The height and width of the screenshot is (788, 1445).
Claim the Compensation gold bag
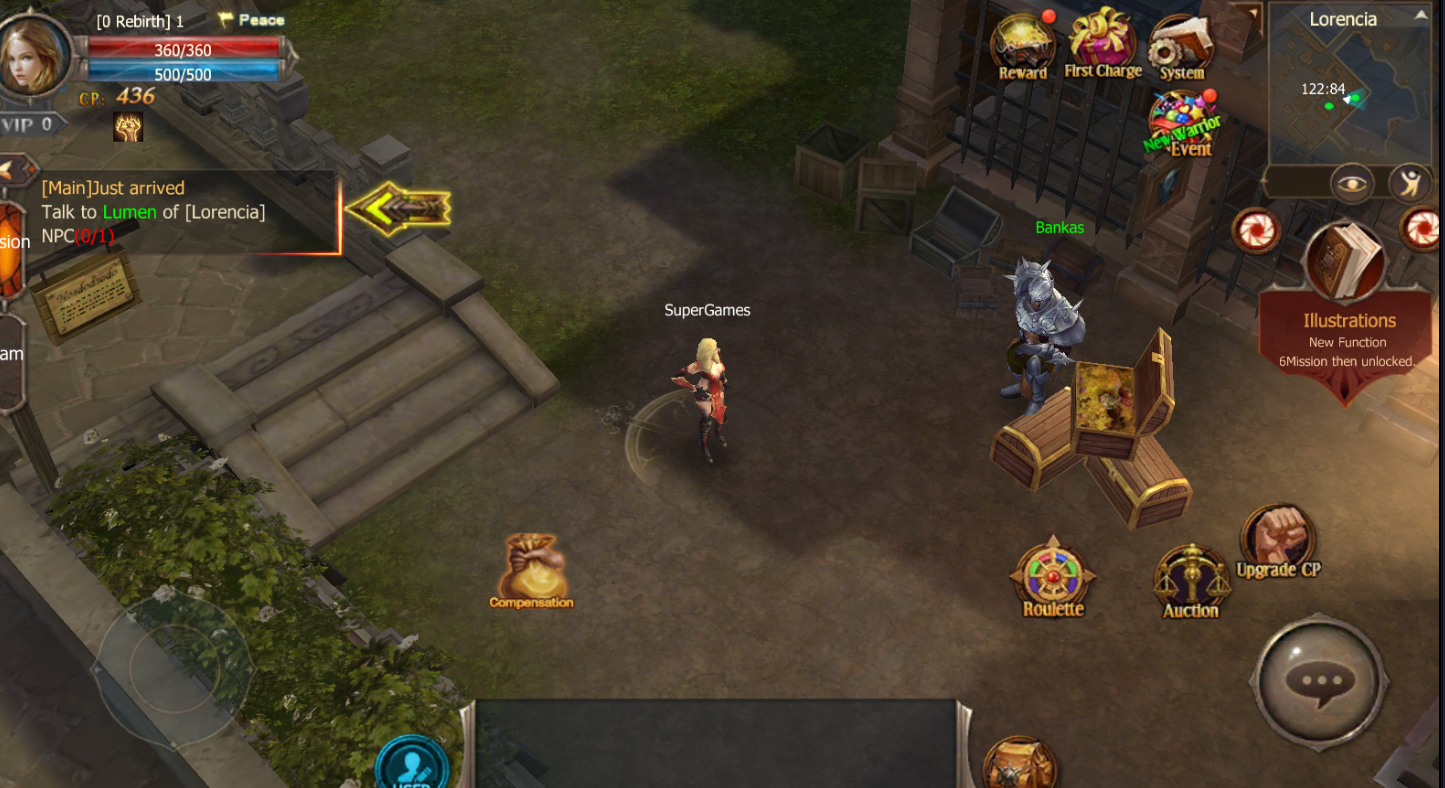click(531, 570)
